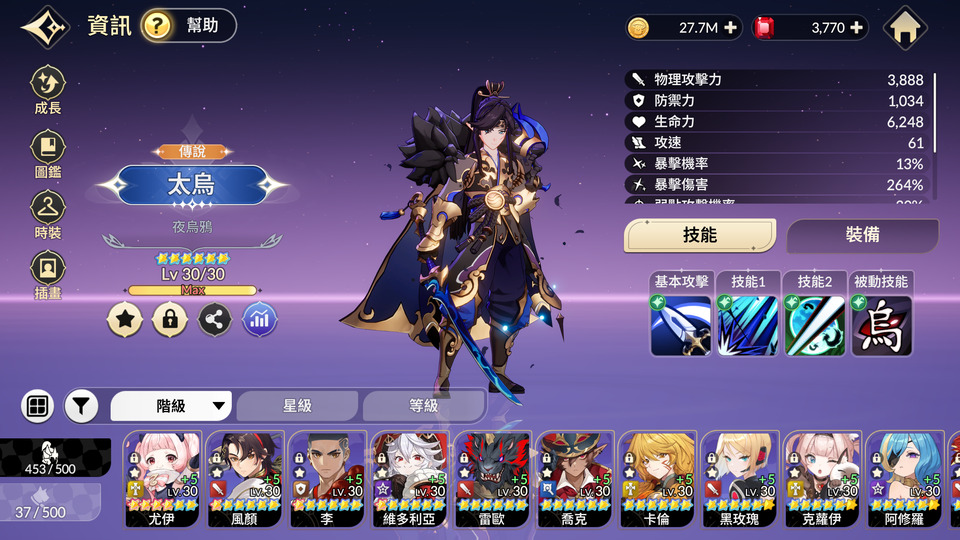Go back with the top-left arrow button

click(44, 27)
